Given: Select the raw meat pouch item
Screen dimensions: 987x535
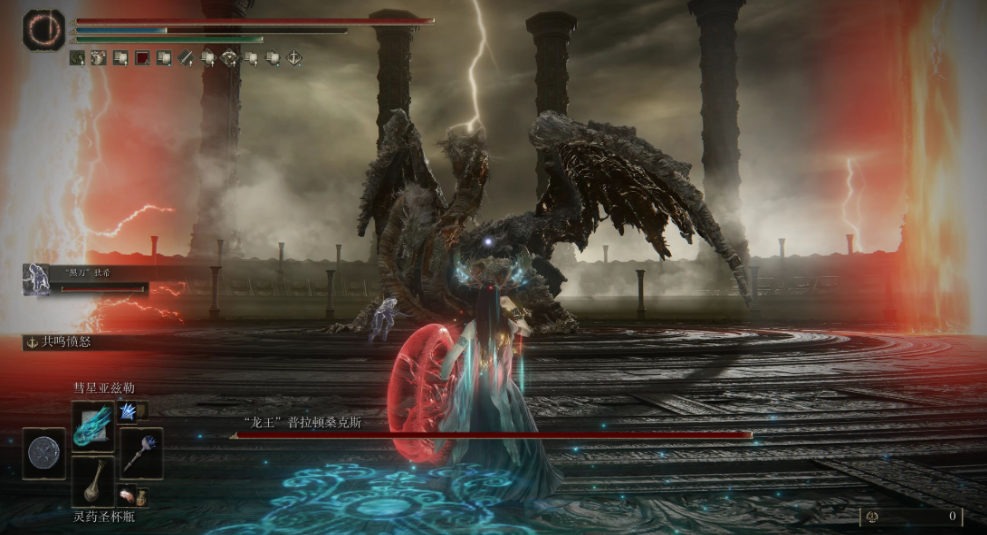Looking at the screenshot, I should [128, 494].
